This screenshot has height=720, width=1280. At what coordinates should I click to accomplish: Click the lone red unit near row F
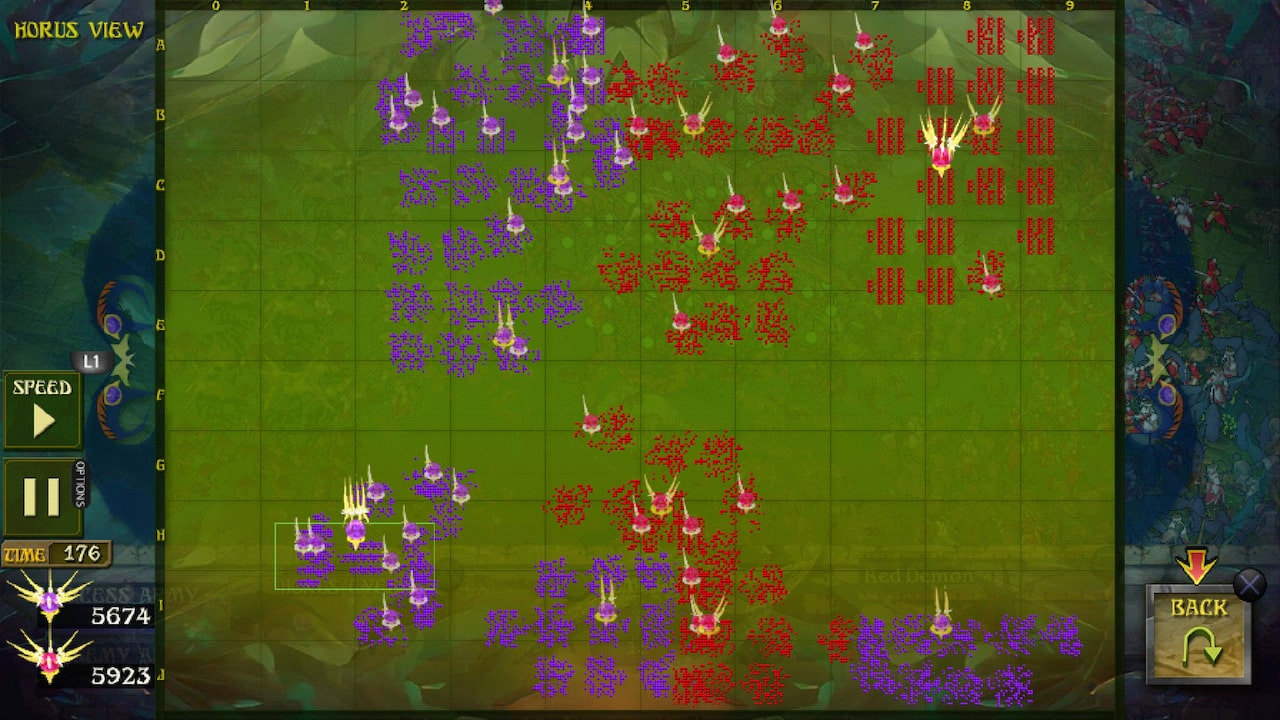tap(590, 422)
